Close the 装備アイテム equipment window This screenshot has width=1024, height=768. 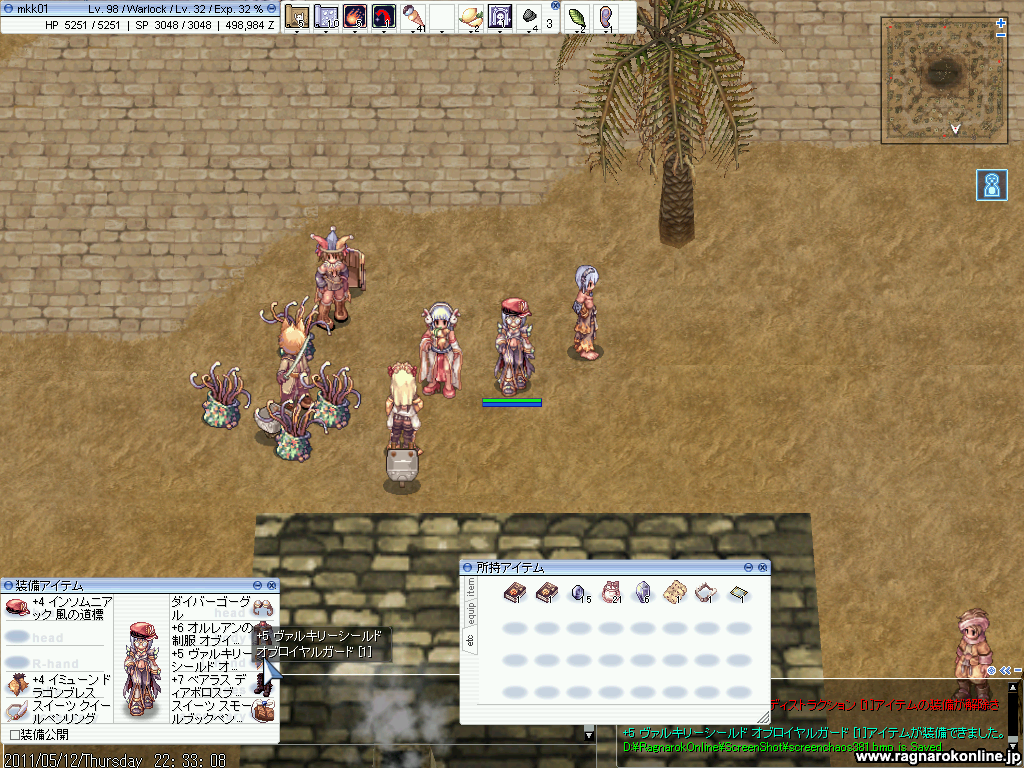tap(271, 585)
